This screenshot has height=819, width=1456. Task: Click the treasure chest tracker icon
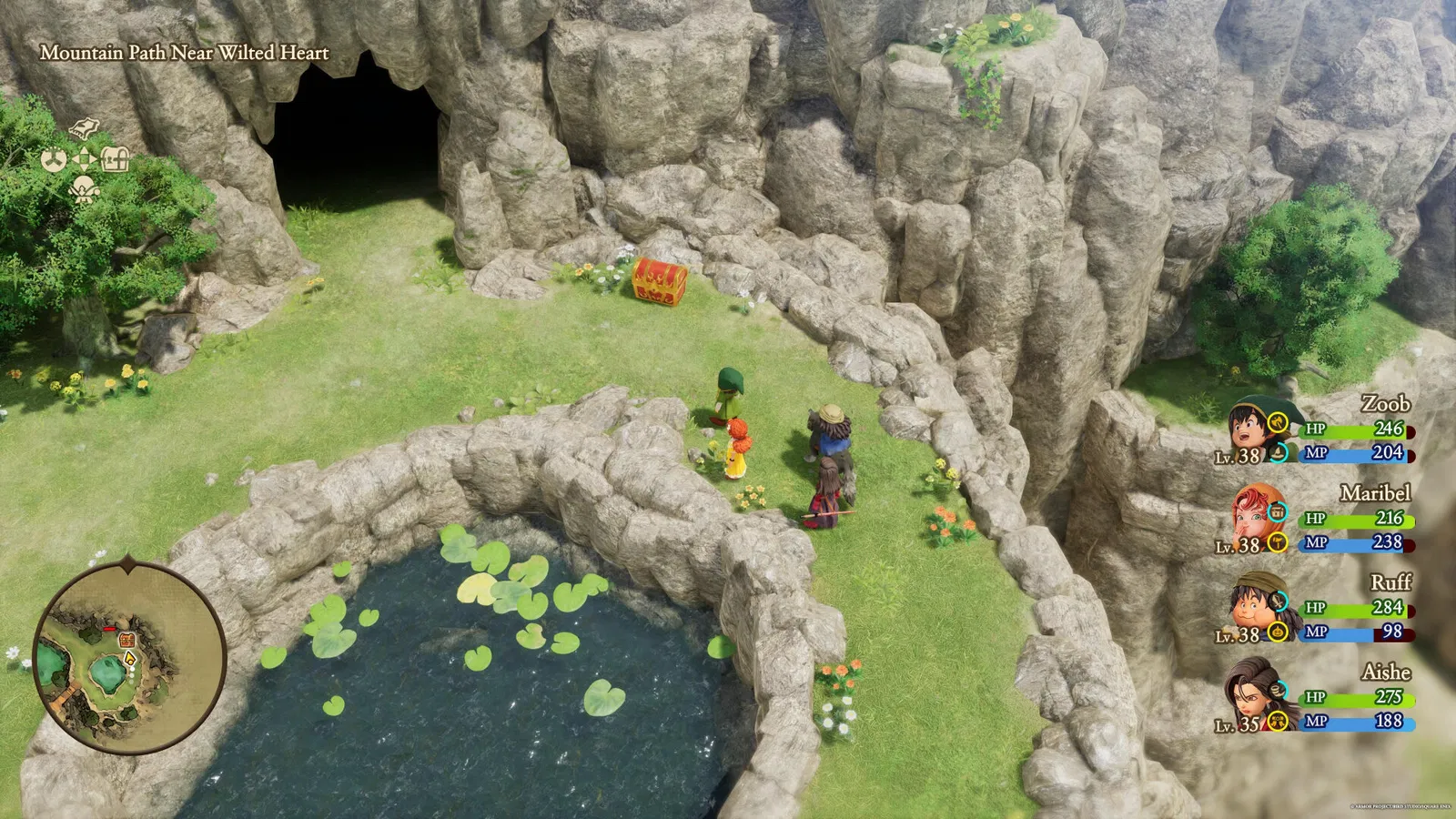pos(115,159)
